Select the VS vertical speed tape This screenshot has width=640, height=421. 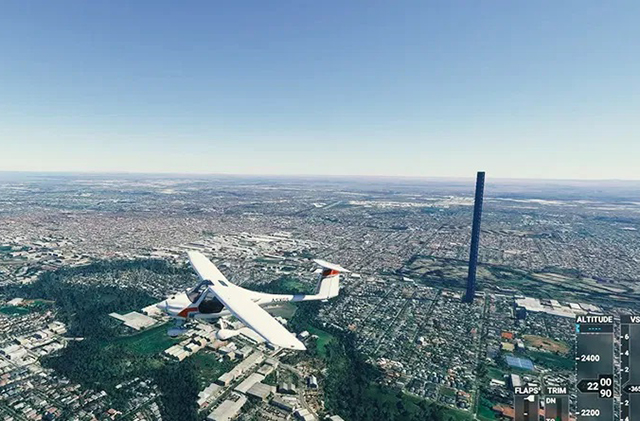[x=631, y=372]
